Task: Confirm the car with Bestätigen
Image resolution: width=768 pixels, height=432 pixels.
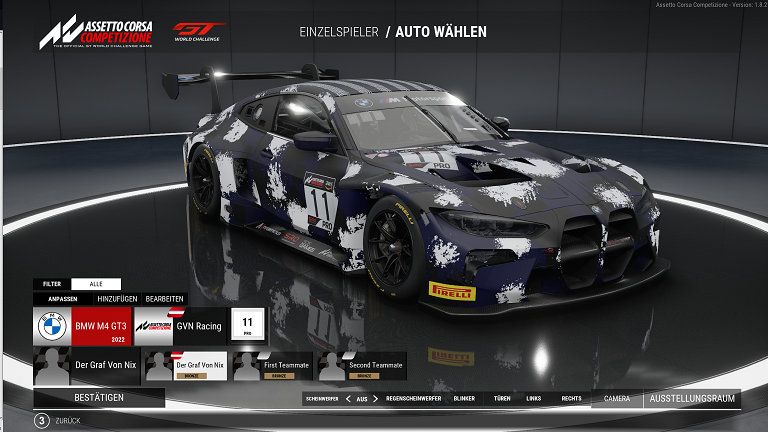Action: 98,398
